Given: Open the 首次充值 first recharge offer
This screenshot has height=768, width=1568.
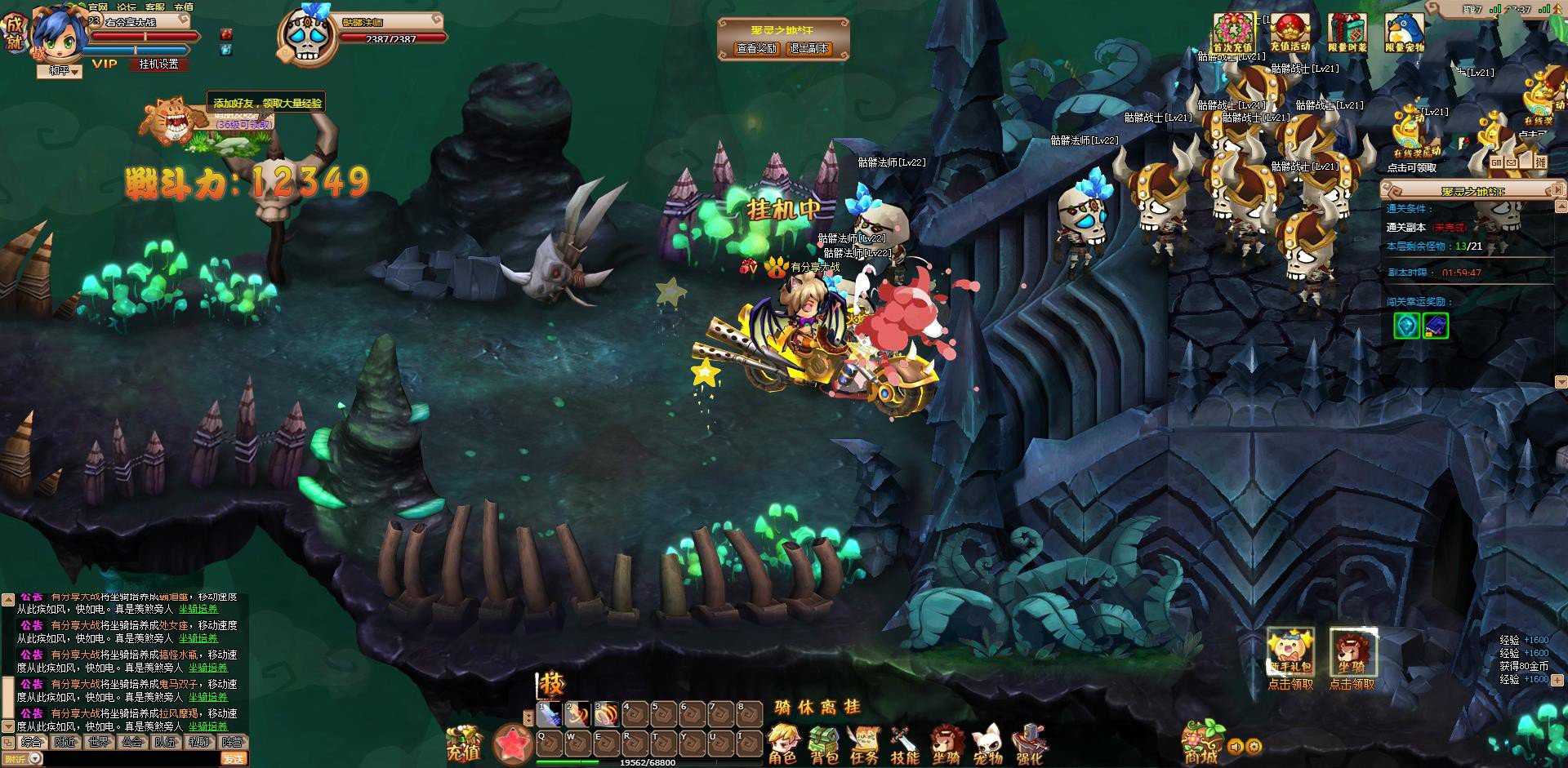Looking at the screenshot, I should click(1232, 33).
